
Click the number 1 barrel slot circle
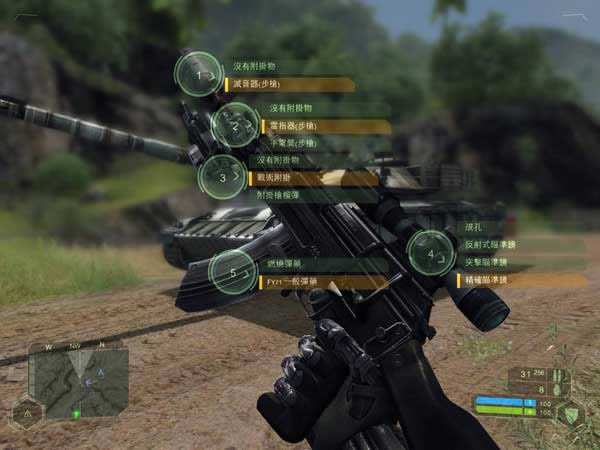pos(199,75)
